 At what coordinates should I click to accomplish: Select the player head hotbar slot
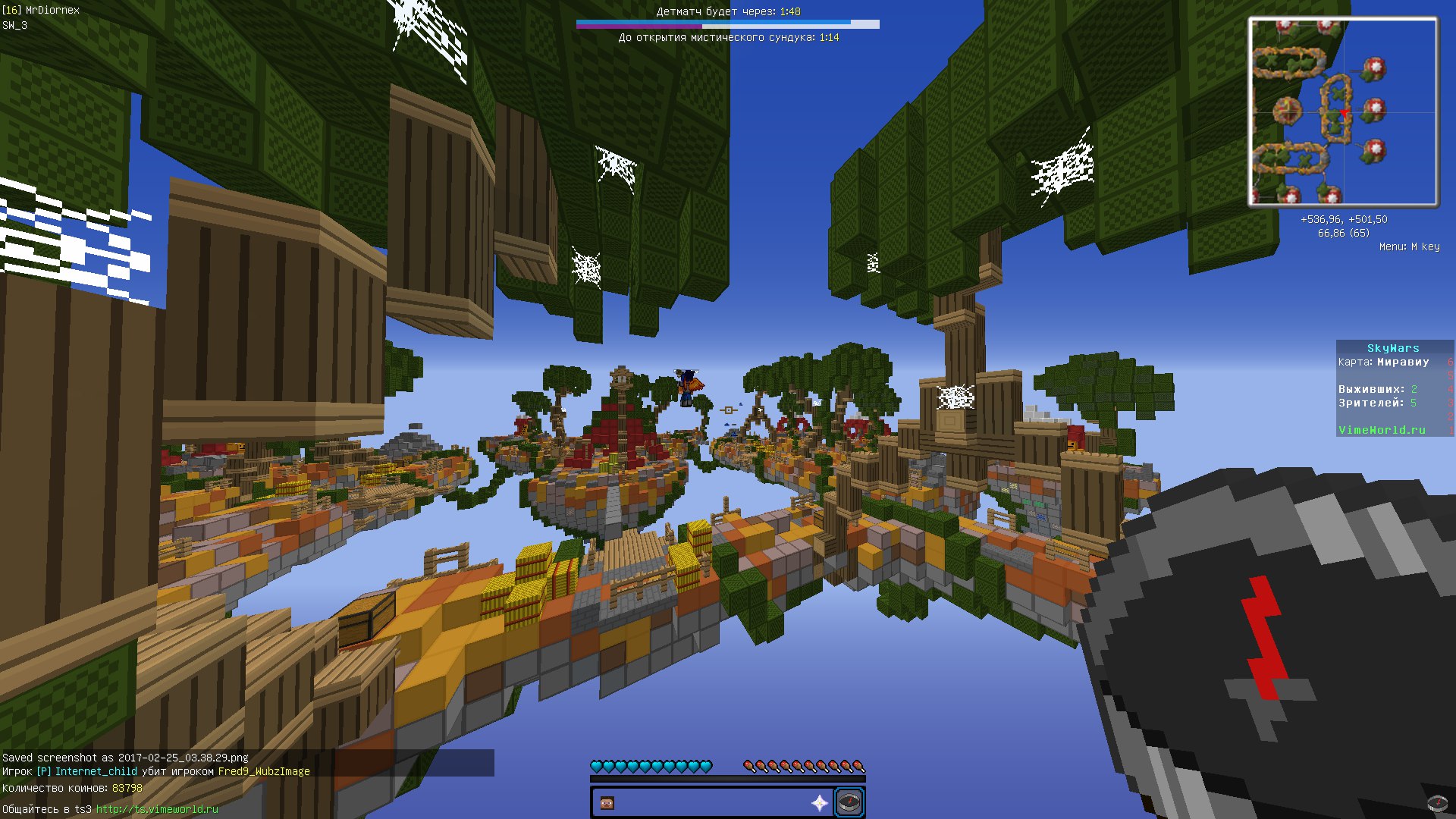[607, 803]
